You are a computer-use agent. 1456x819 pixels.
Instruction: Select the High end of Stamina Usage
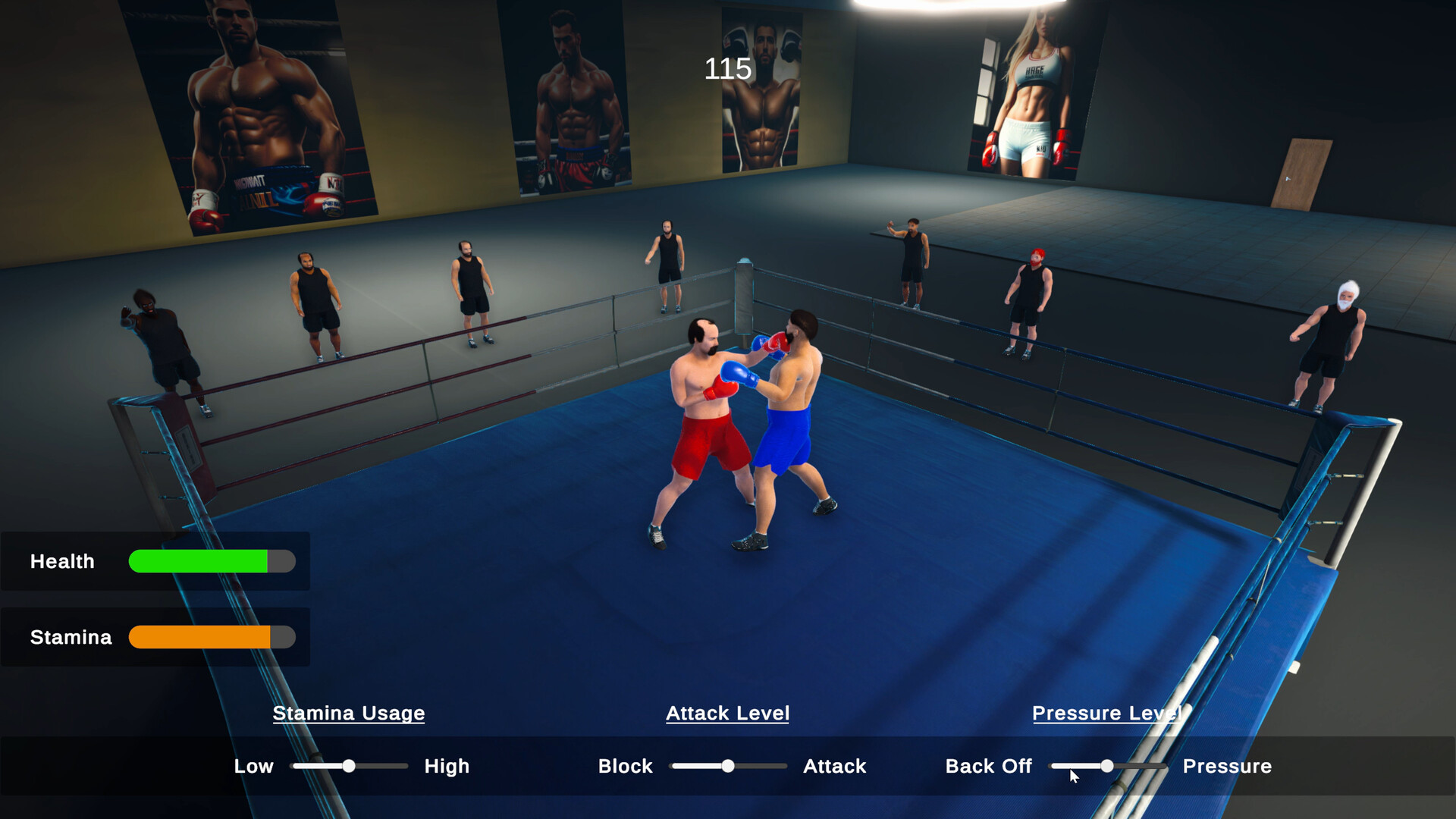(447, 766)
